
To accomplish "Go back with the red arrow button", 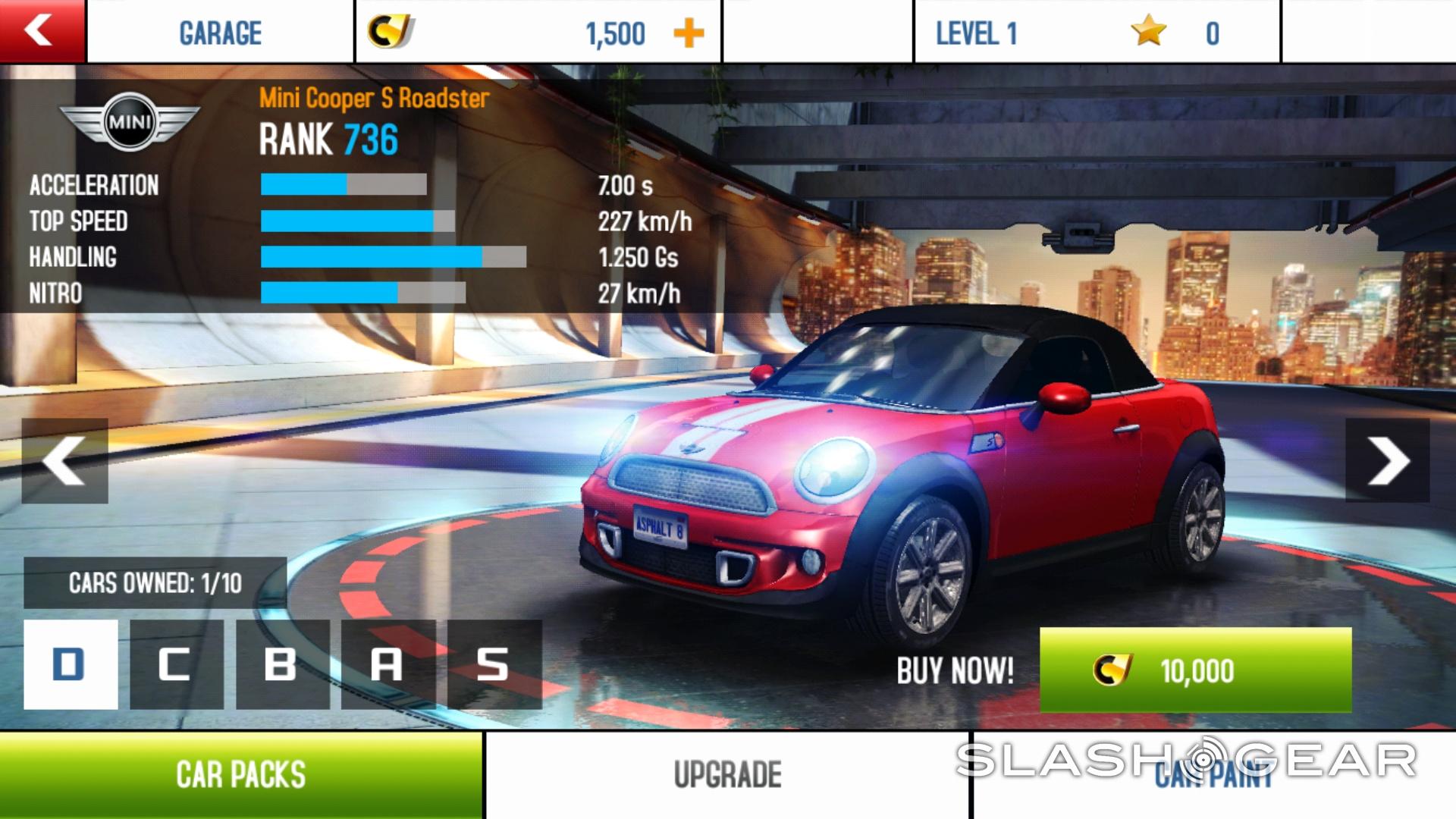I will tap(42, 31).
